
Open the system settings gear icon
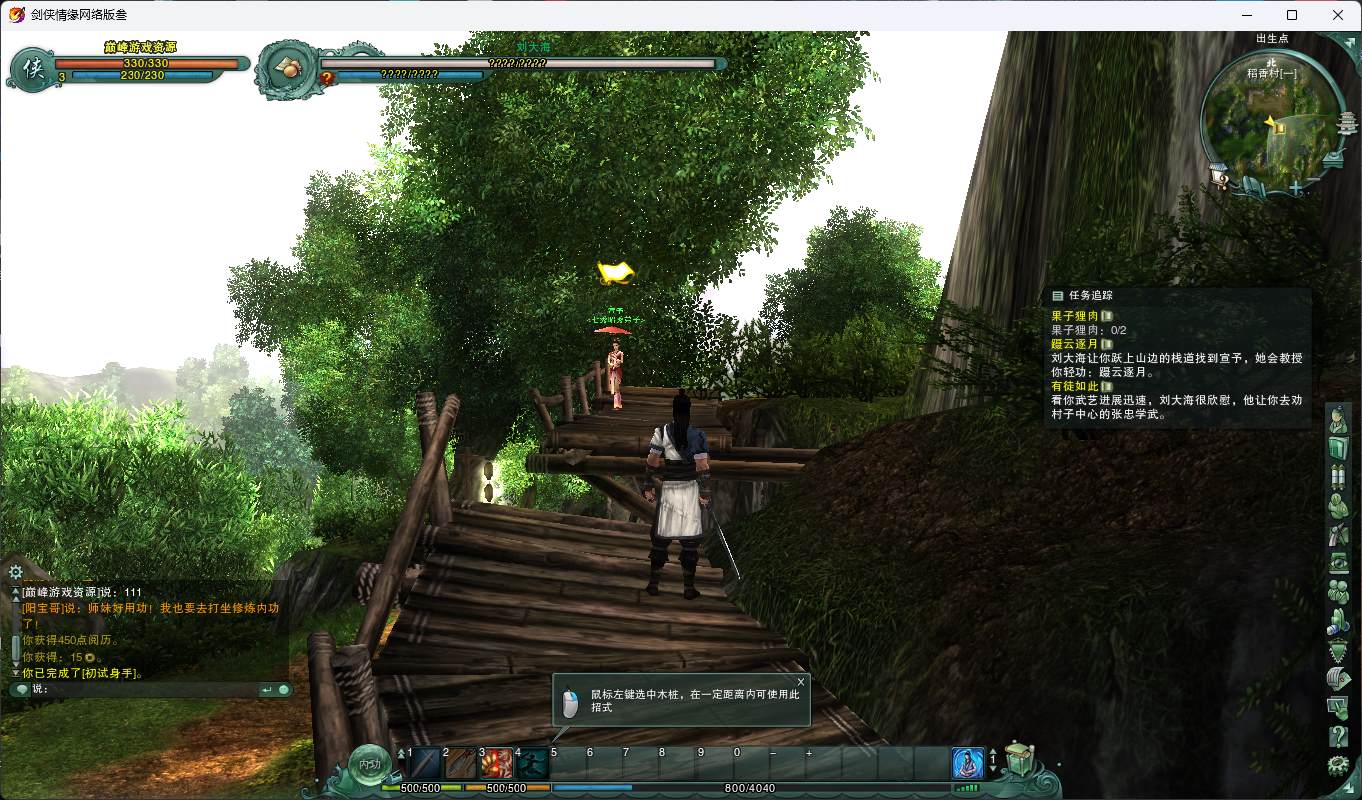tap(1338, 766)
